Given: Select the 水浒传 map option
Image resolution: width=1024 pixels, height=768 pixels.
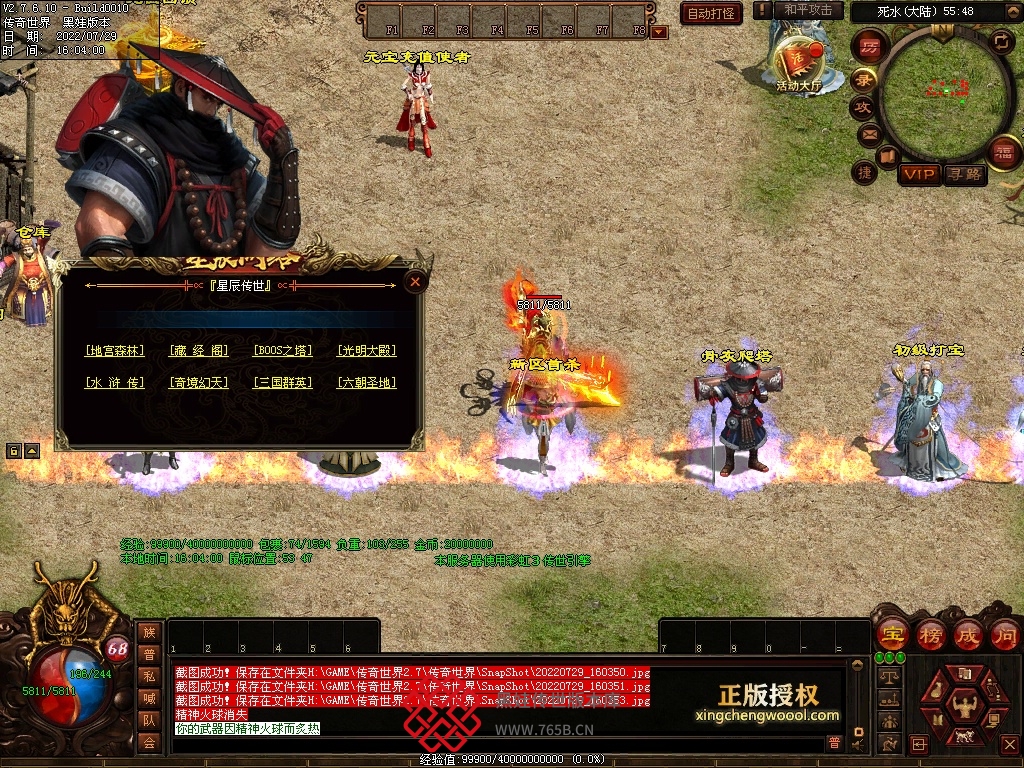Looking at the screenshot, I should [x=115, y=383].
